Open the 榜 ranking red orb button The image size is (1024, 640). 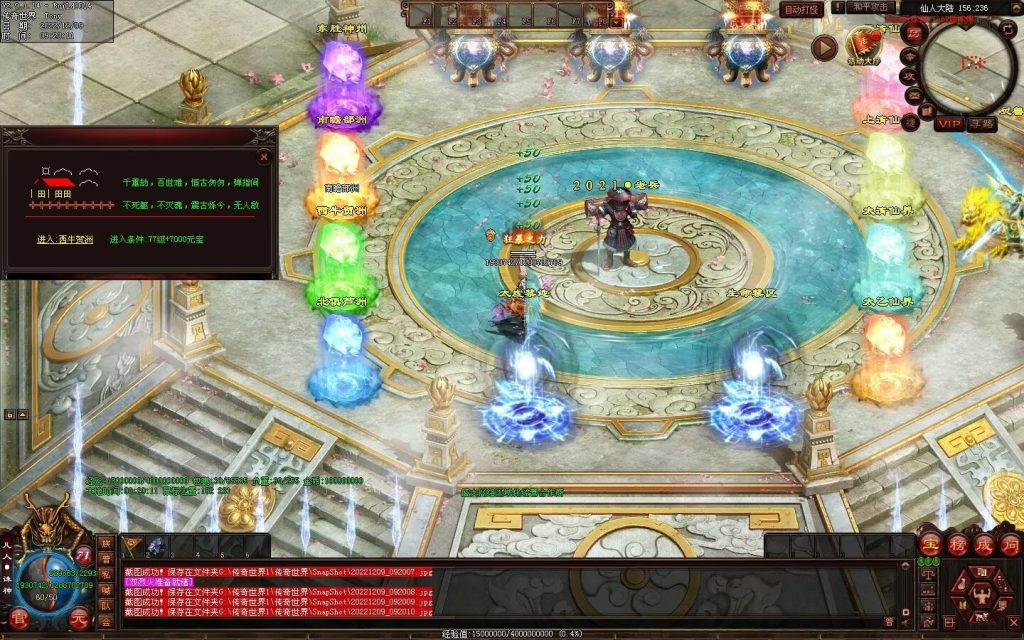[957, 545]
